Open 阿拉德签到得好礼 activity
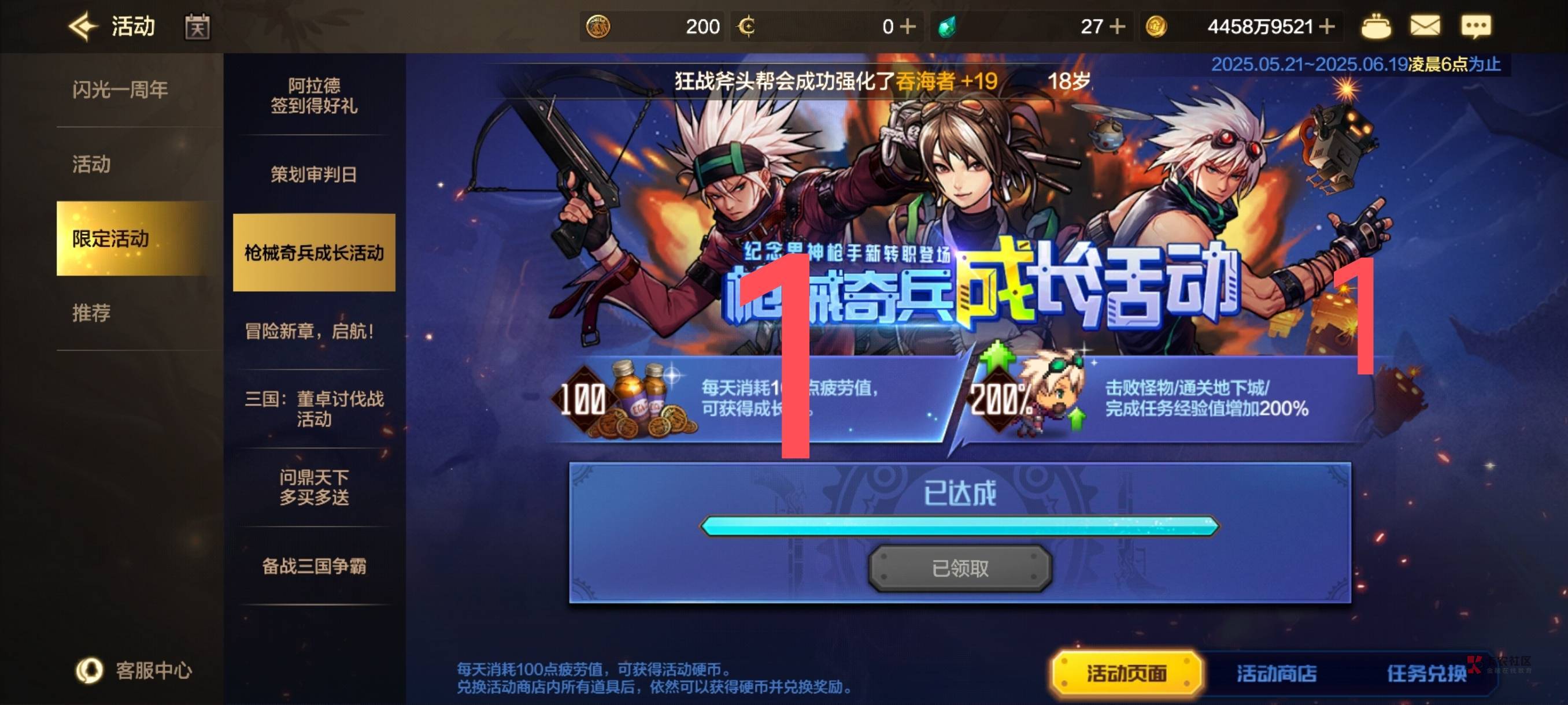Viewport: 1568px width, 705px height. (314, 96)
